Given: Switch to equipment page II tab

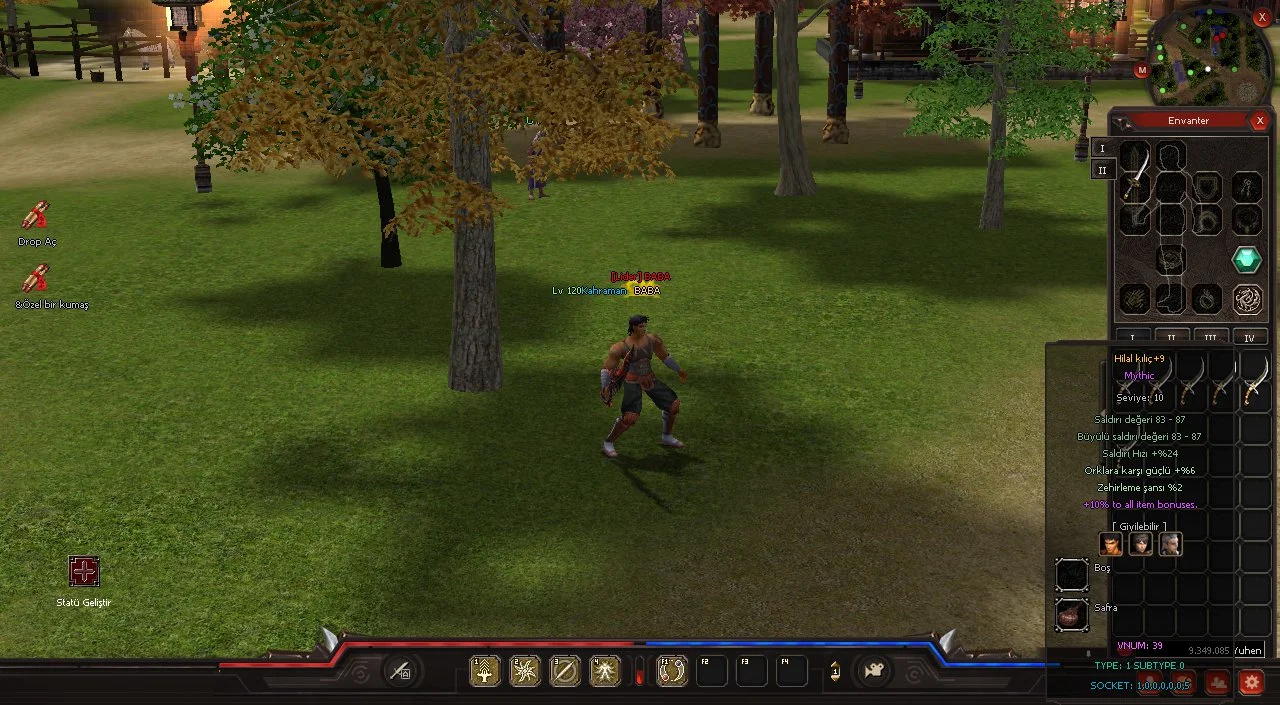Looking at the screenshot, I should [x=1102, y=170].
